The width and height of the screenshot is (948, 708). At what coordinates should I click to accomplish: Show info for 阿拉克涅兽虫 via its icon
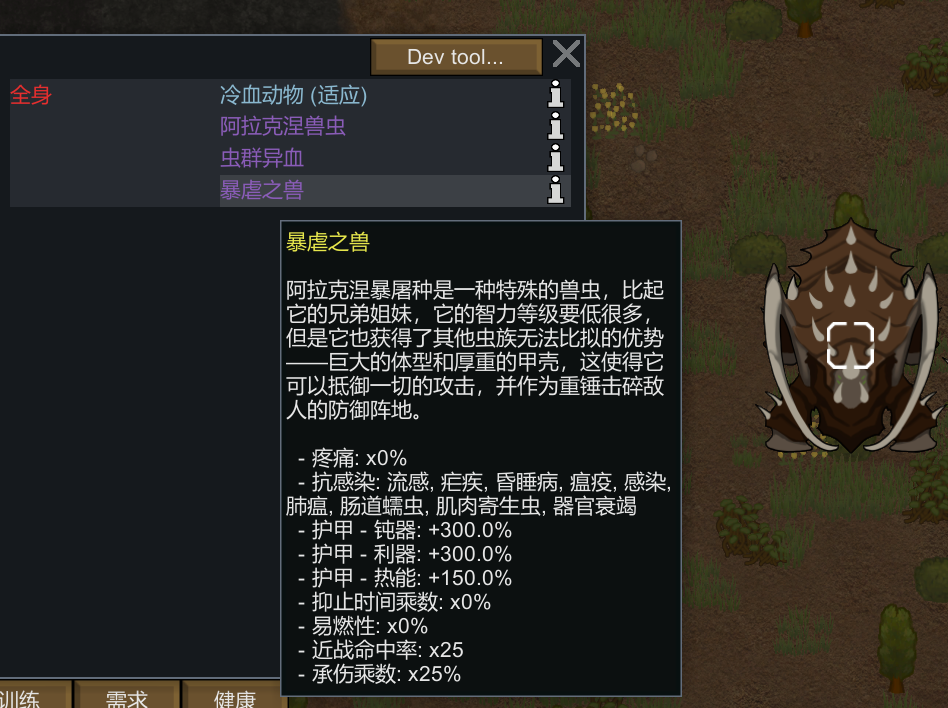pyautogui.click(x=556, y=127)
